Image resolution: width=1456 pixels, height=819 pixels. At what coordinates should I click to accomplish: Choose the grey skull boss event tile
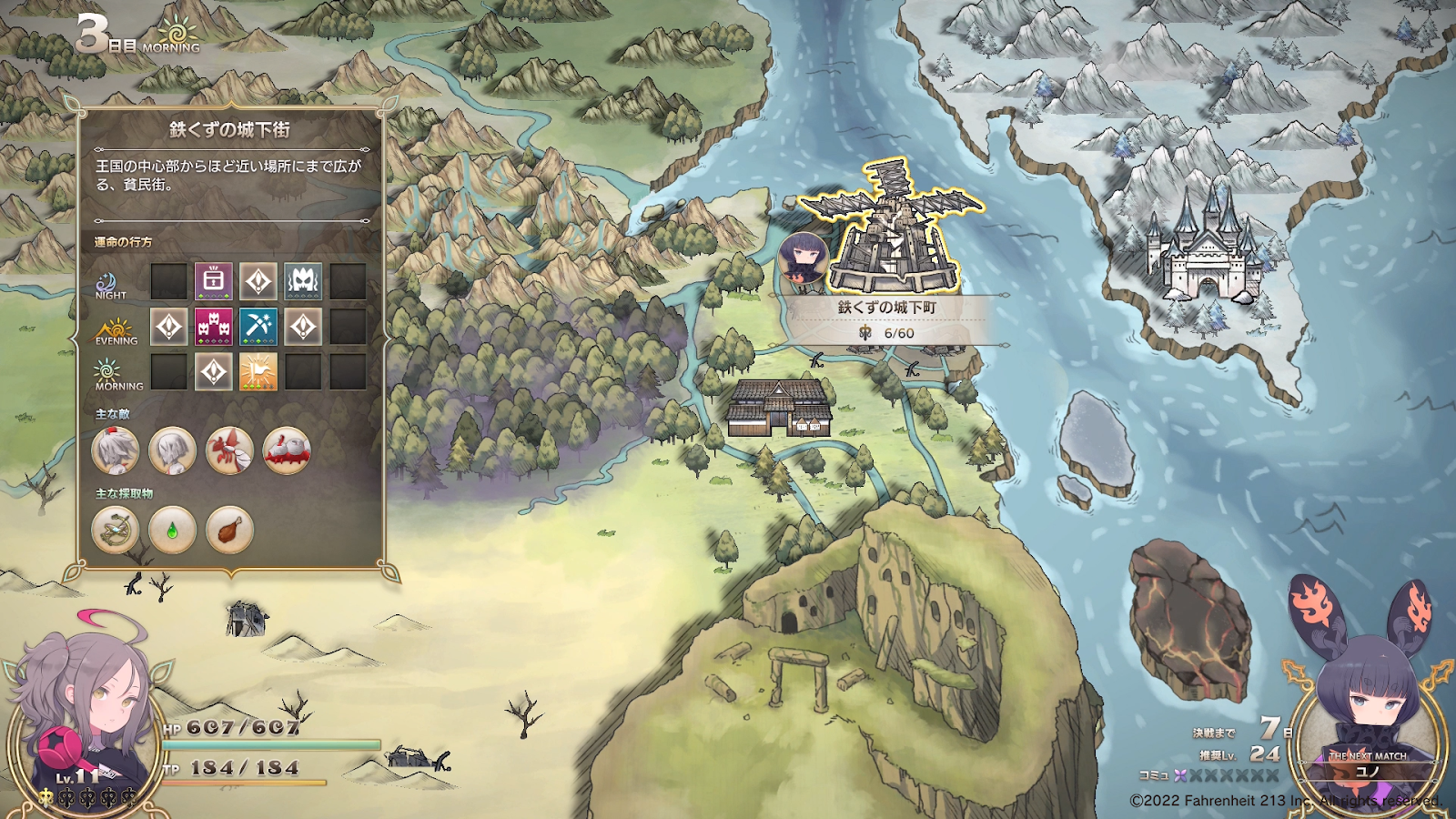tap(303, 281)
